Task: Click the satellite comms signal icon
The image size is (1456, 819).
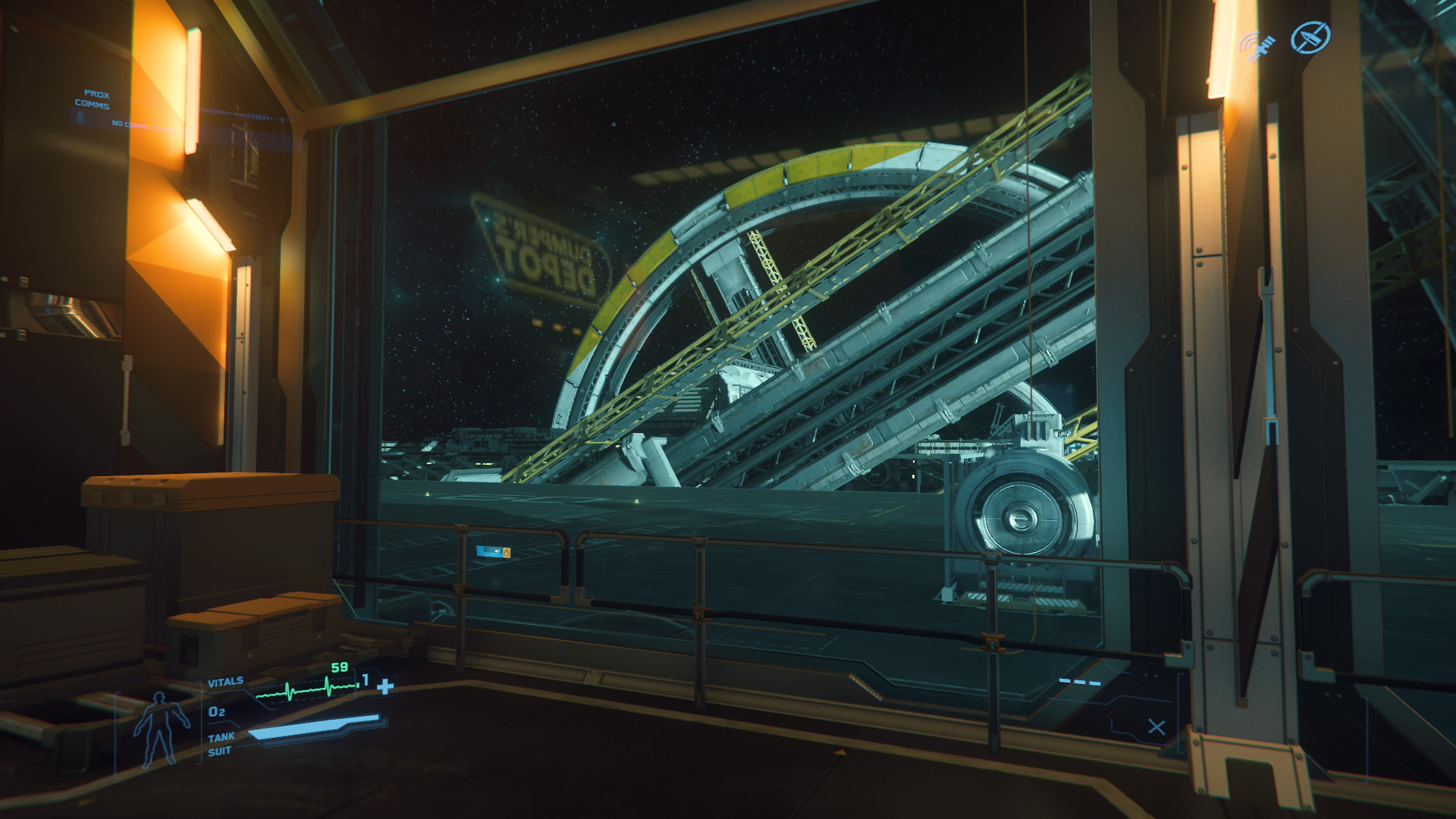Action: (x=1258, y=46)
